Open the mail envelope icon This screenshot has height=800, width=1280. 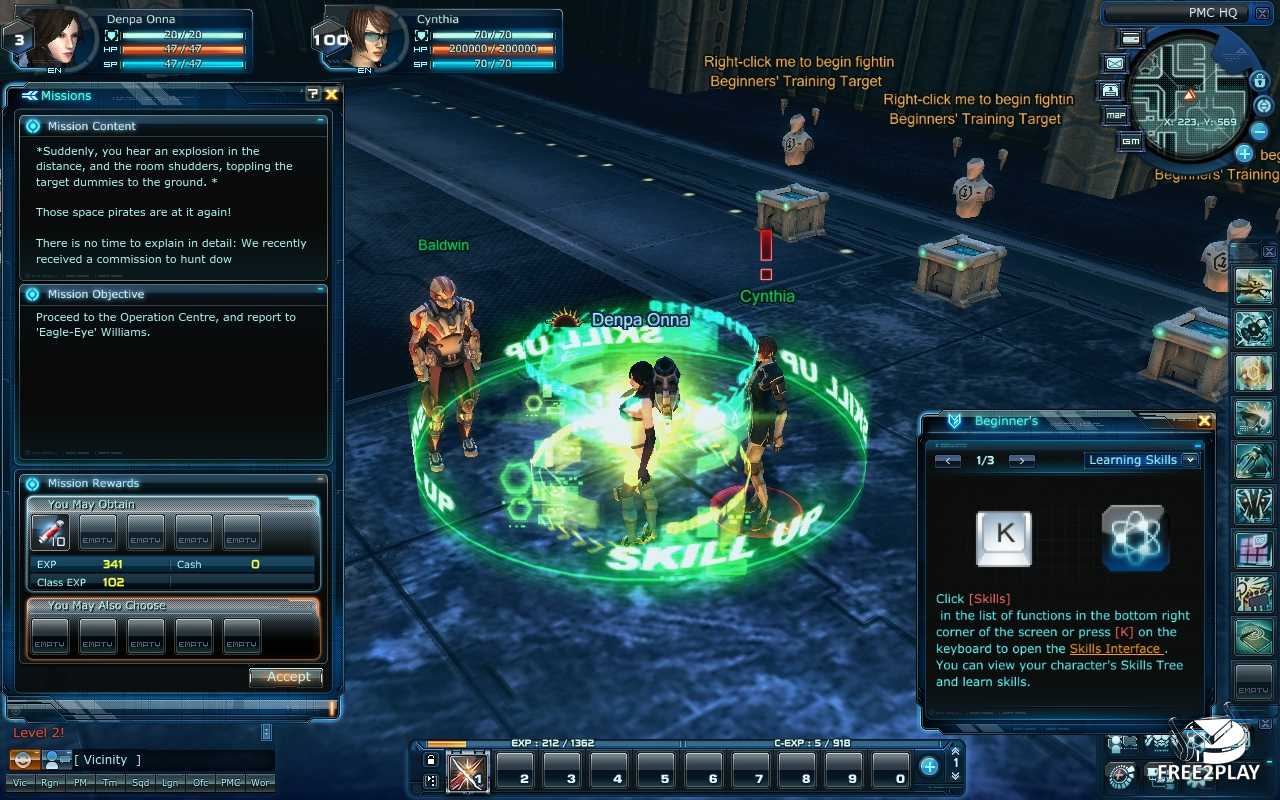[x=1114, y=63]
